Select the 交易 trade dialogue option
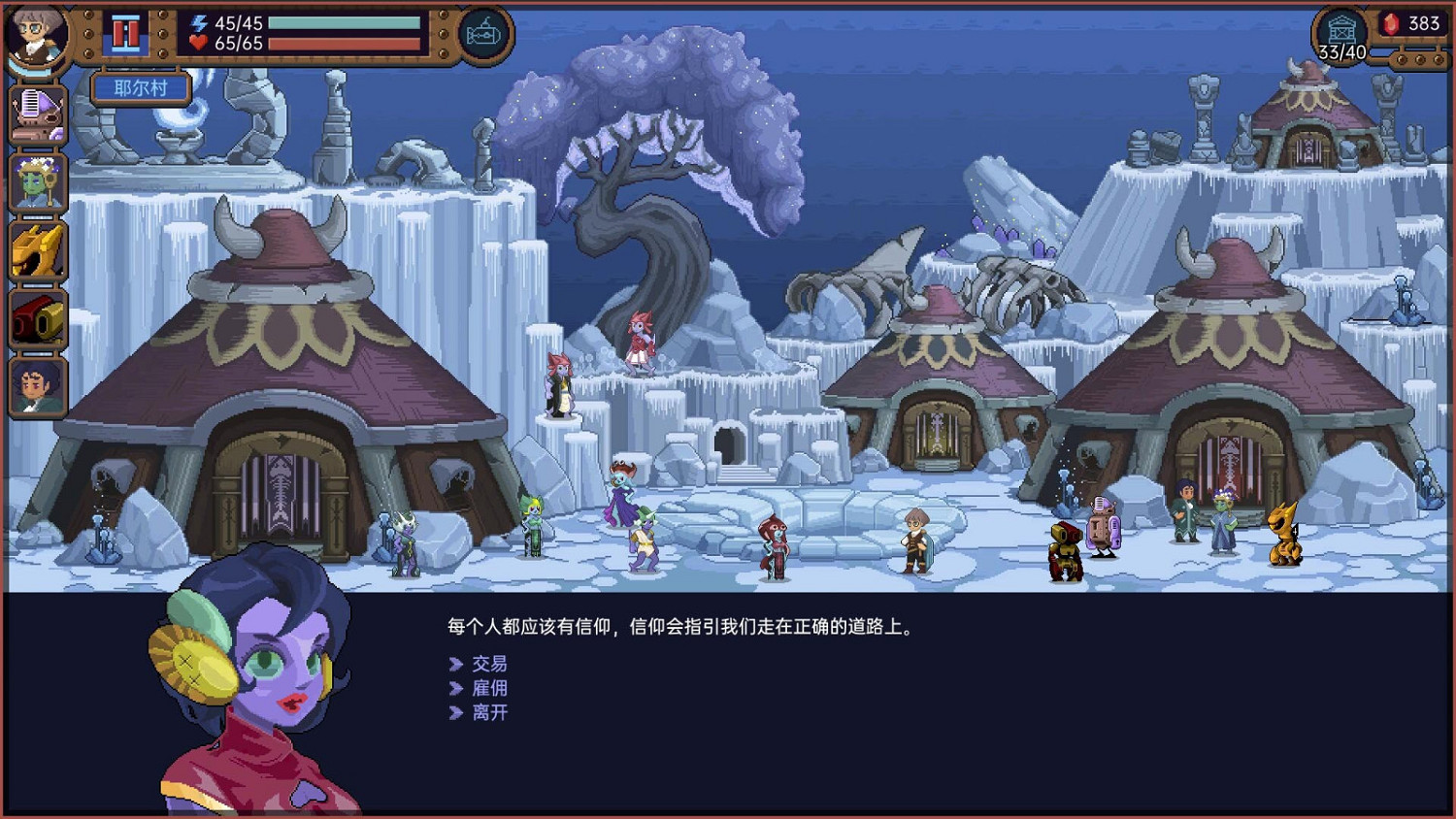The width and height of the screenshot is (1456, 819). (491, 665)
